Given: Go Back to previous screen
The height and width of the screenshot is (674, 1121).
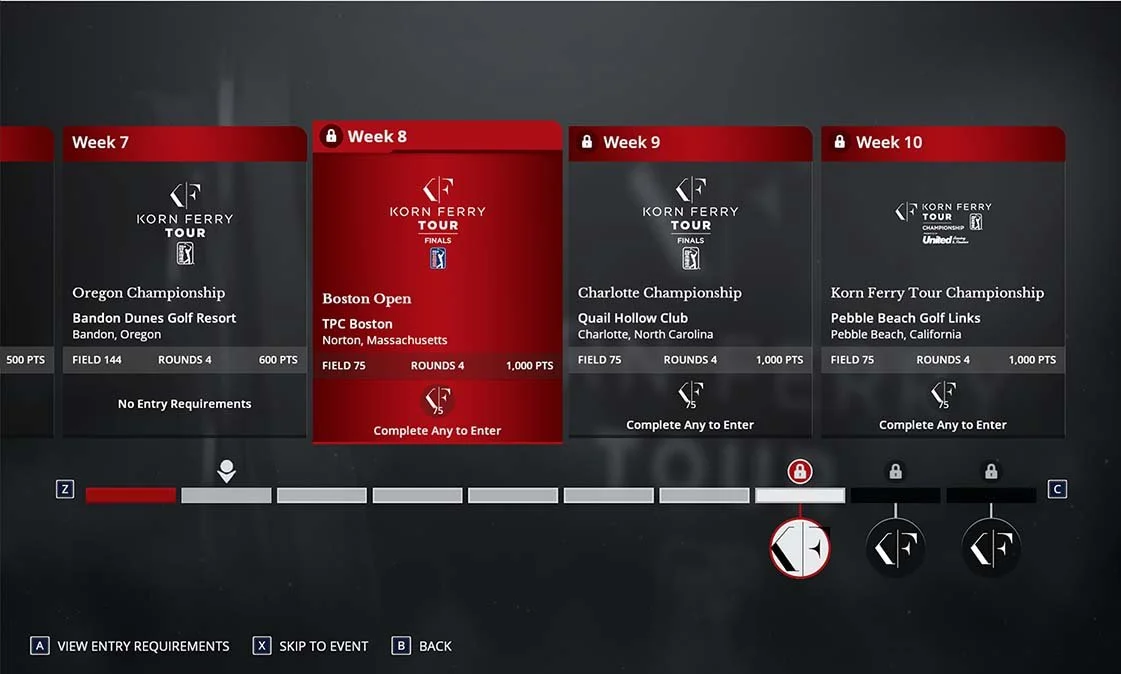Looking at the screenshot, I should [x=422, y=646].
